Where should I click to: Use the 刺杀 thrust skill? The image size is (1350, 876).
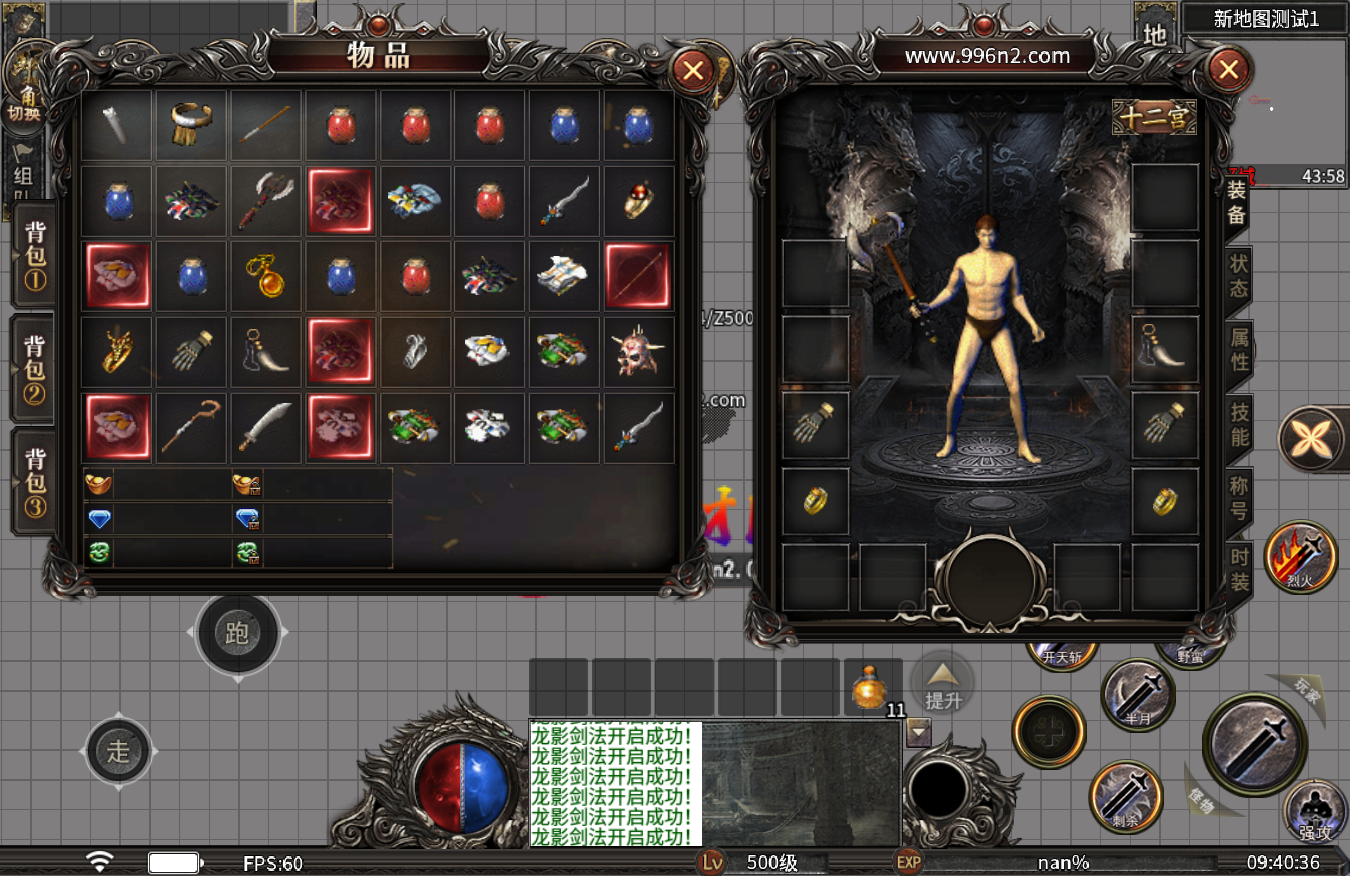(1125, 796)
